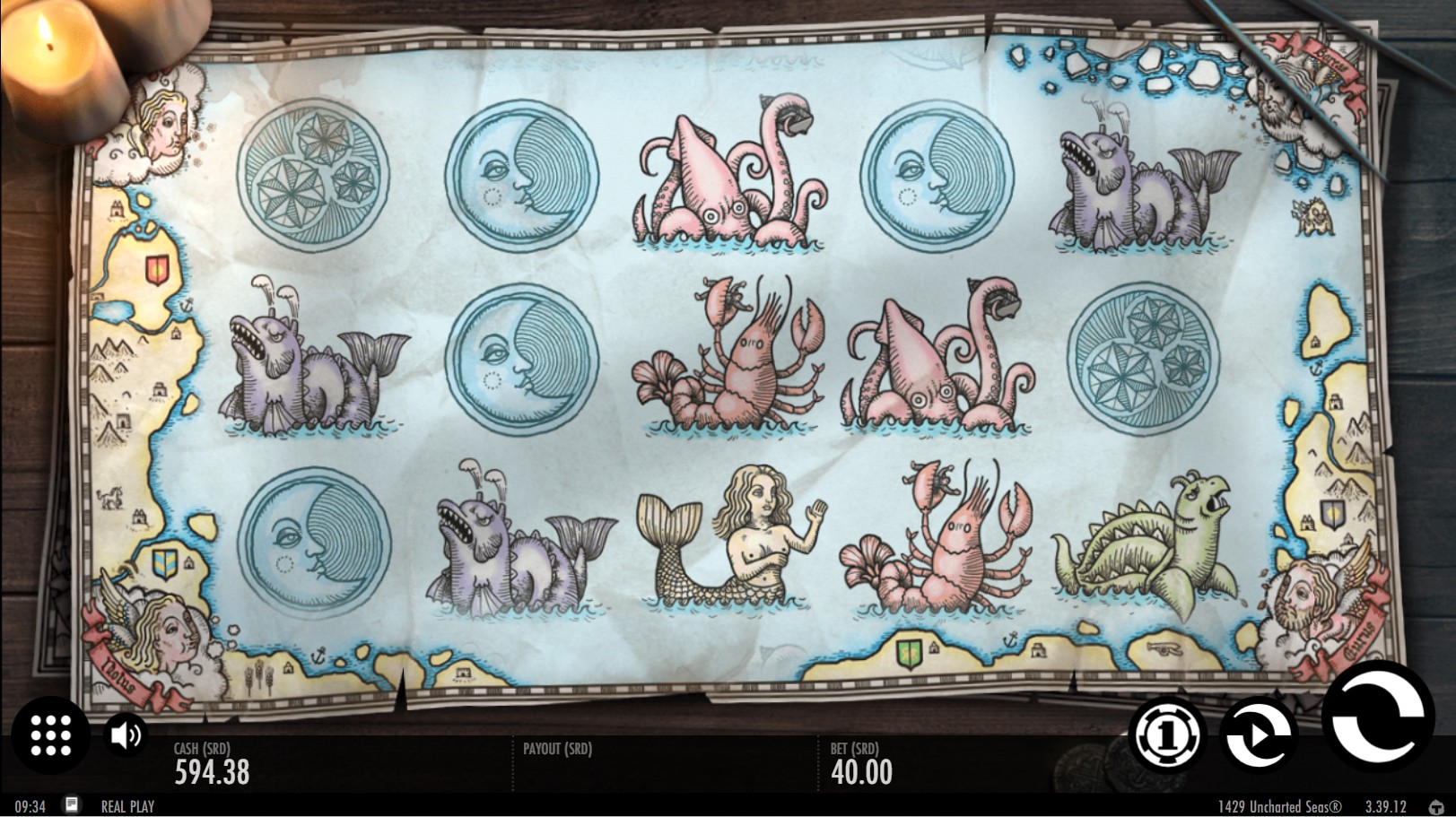Click the speaker icon near the menu button
The height and width of the screenshot is (817, 1456).
[x=126, y=735]
